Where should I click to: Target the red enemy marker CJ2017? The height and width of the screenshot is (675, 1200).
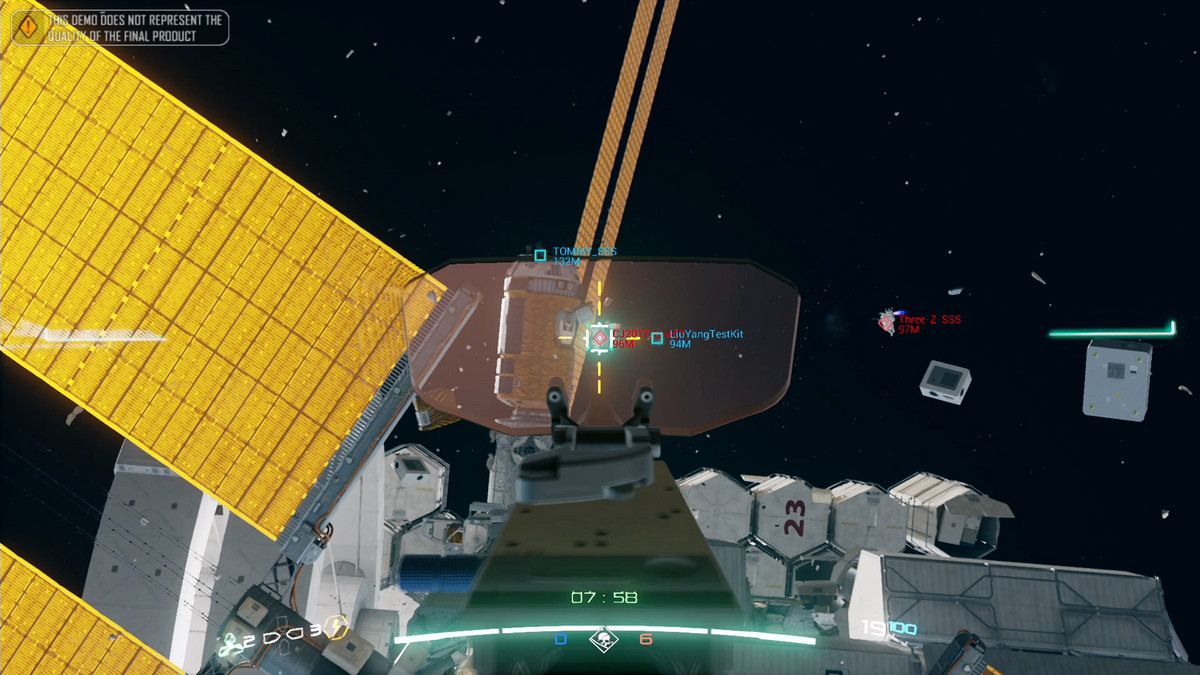pos(600,338)
